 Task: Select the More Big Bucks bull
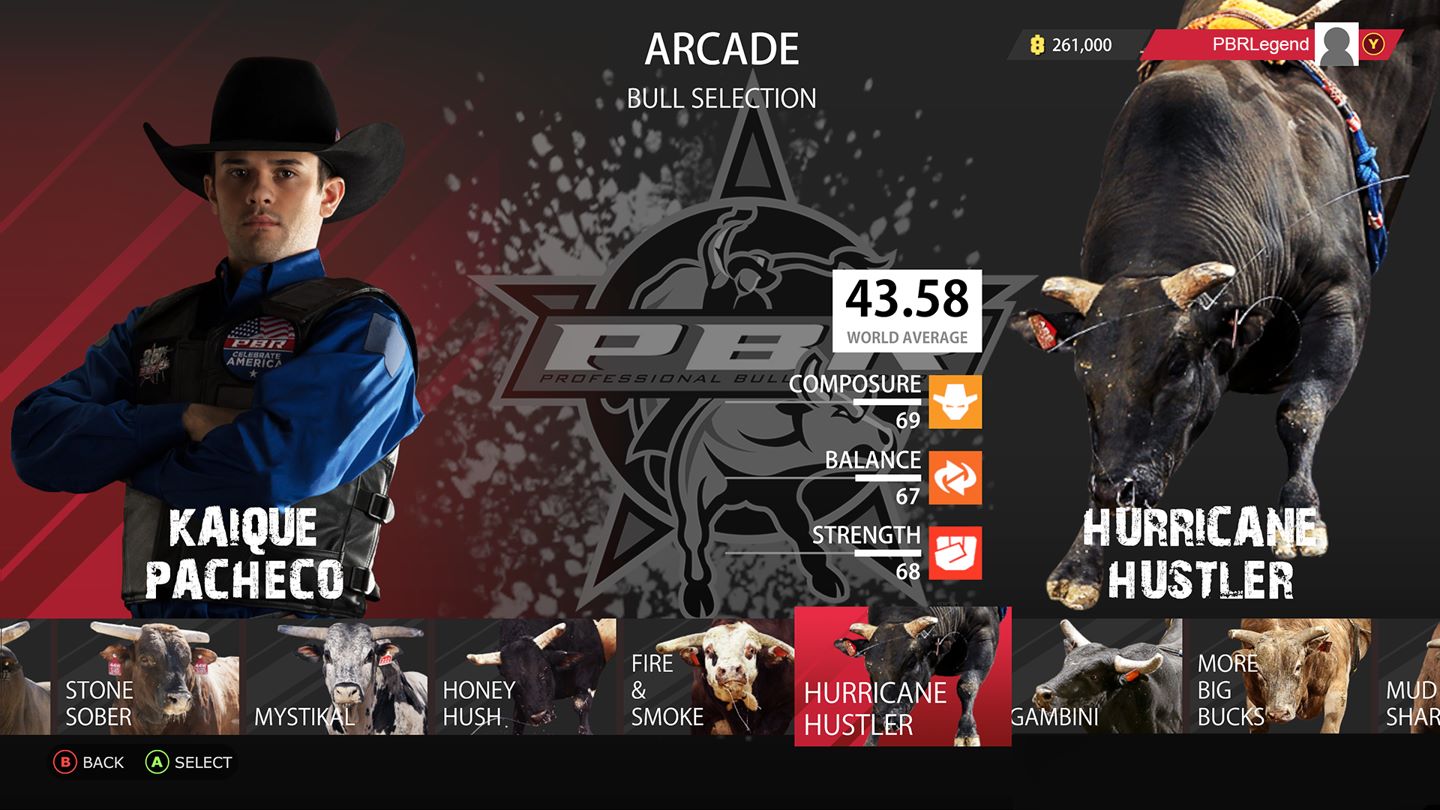(1280, 675)
